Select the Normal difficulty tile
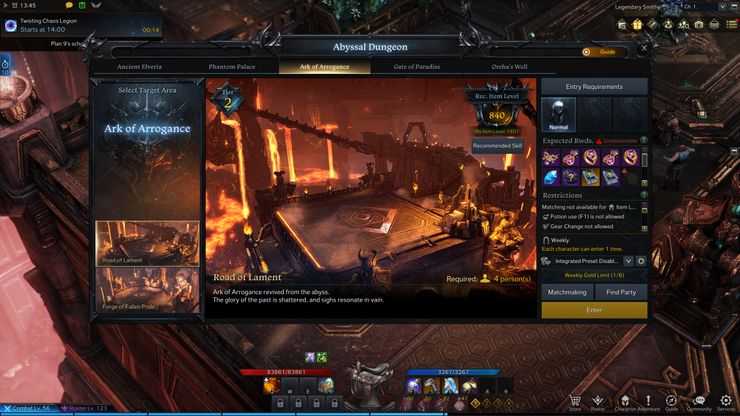This screenshot has width=740, height=416. click(x=558, y=116)
